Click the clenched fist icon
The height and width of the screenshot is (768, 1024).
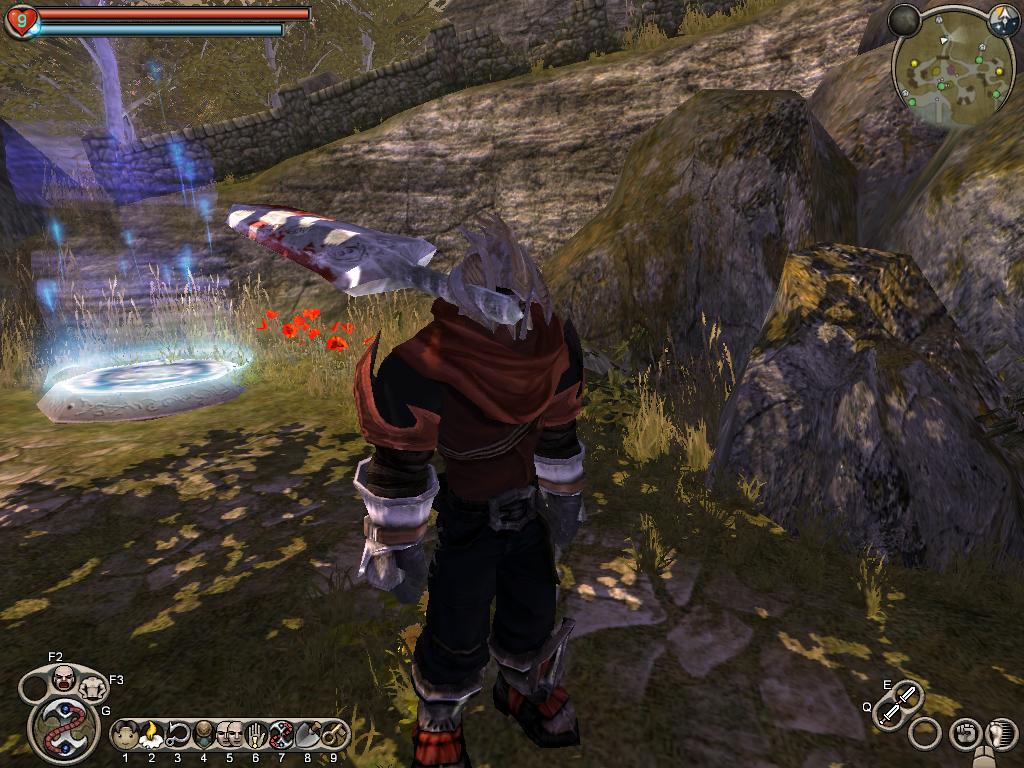tap(964, 733)
